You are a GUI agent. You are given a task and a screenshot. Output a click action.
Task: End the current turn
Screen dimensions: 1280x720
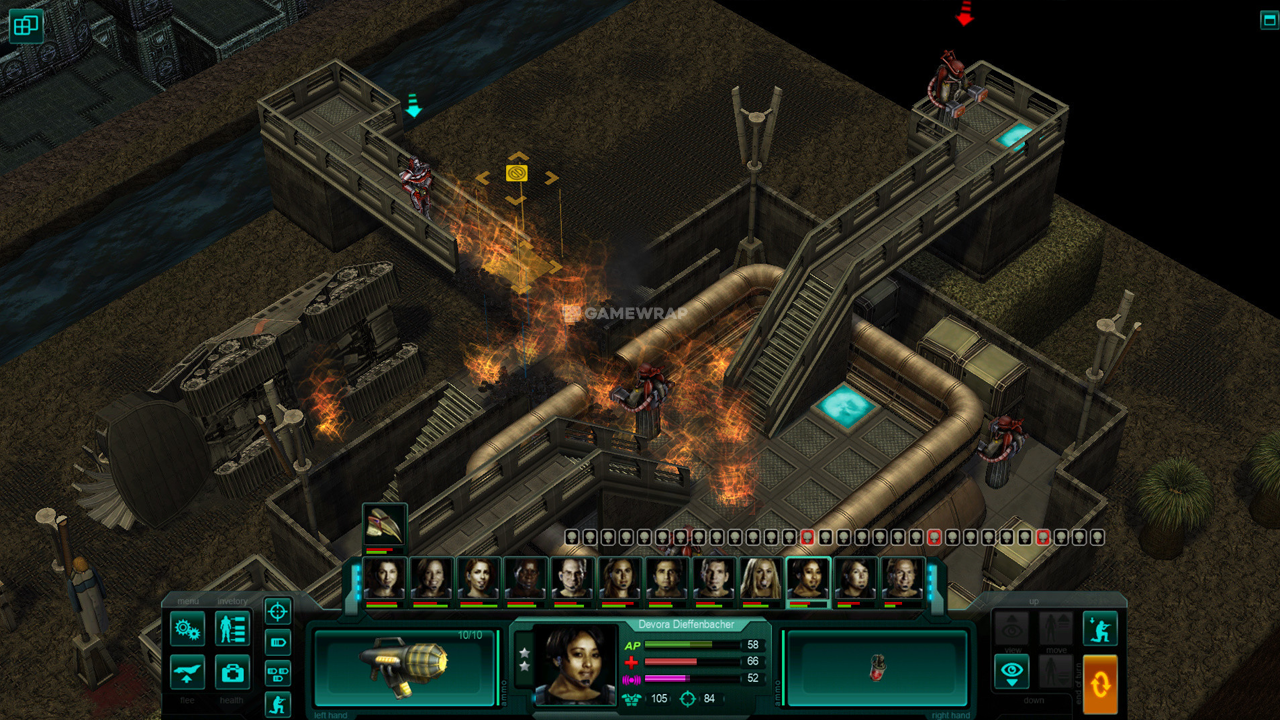[x=1100, y=684]
